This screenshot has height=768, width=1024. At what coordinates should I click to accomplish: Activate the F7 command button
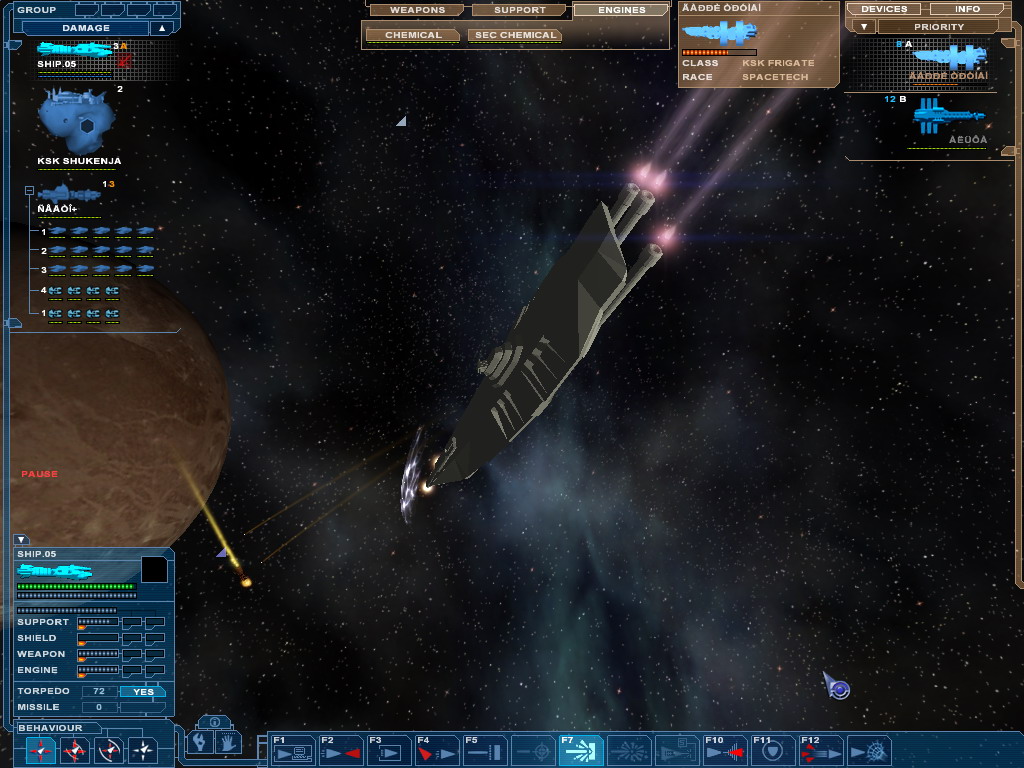click(580, 750)
